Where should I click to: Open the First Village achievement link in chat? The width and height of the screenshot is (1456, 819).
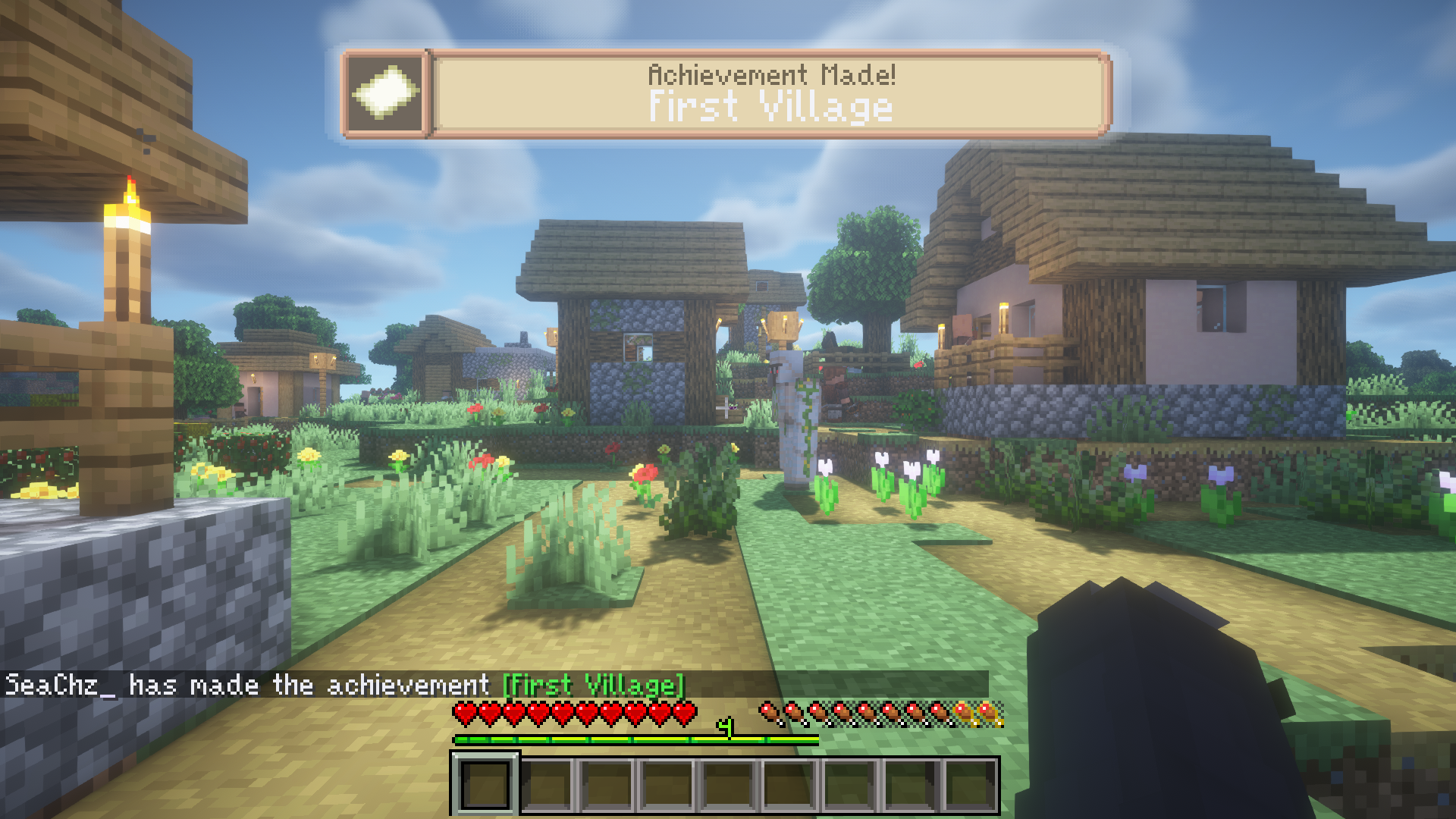[595, 685]
